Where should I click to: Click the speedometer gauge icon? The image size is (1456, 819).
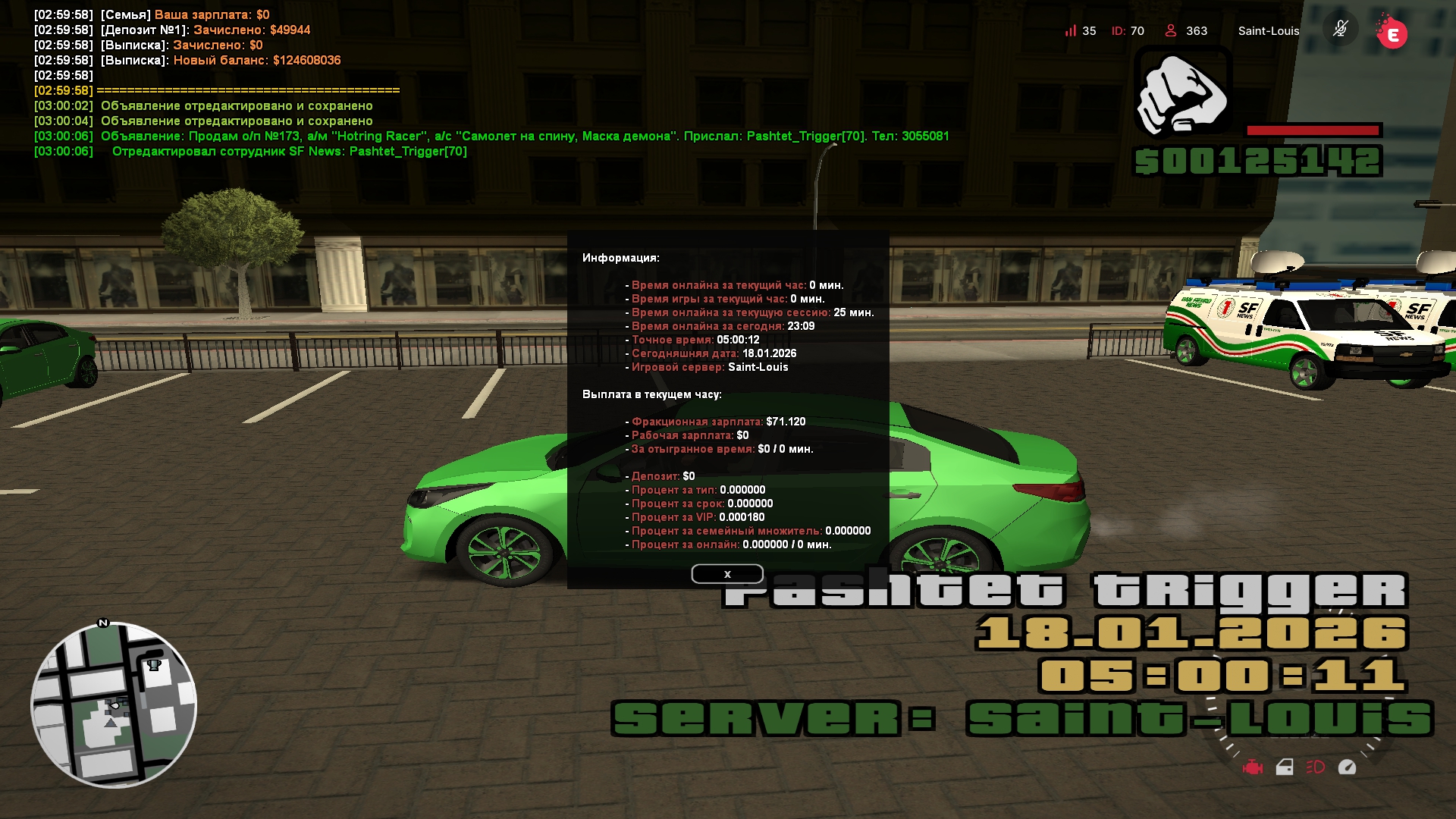pyautogui.click(x=1347, y=767)
